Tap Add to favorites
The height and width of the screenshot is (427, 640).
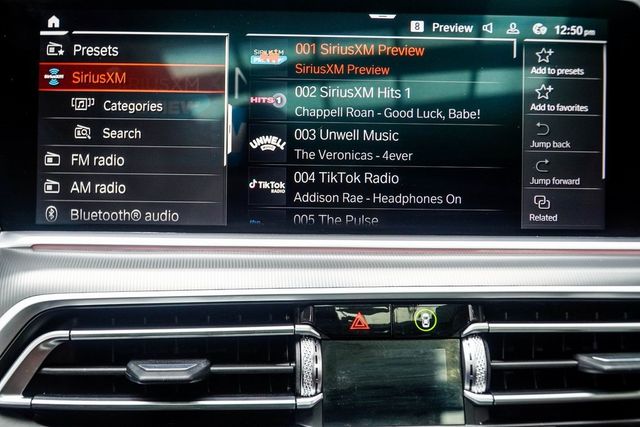point(556,97)
